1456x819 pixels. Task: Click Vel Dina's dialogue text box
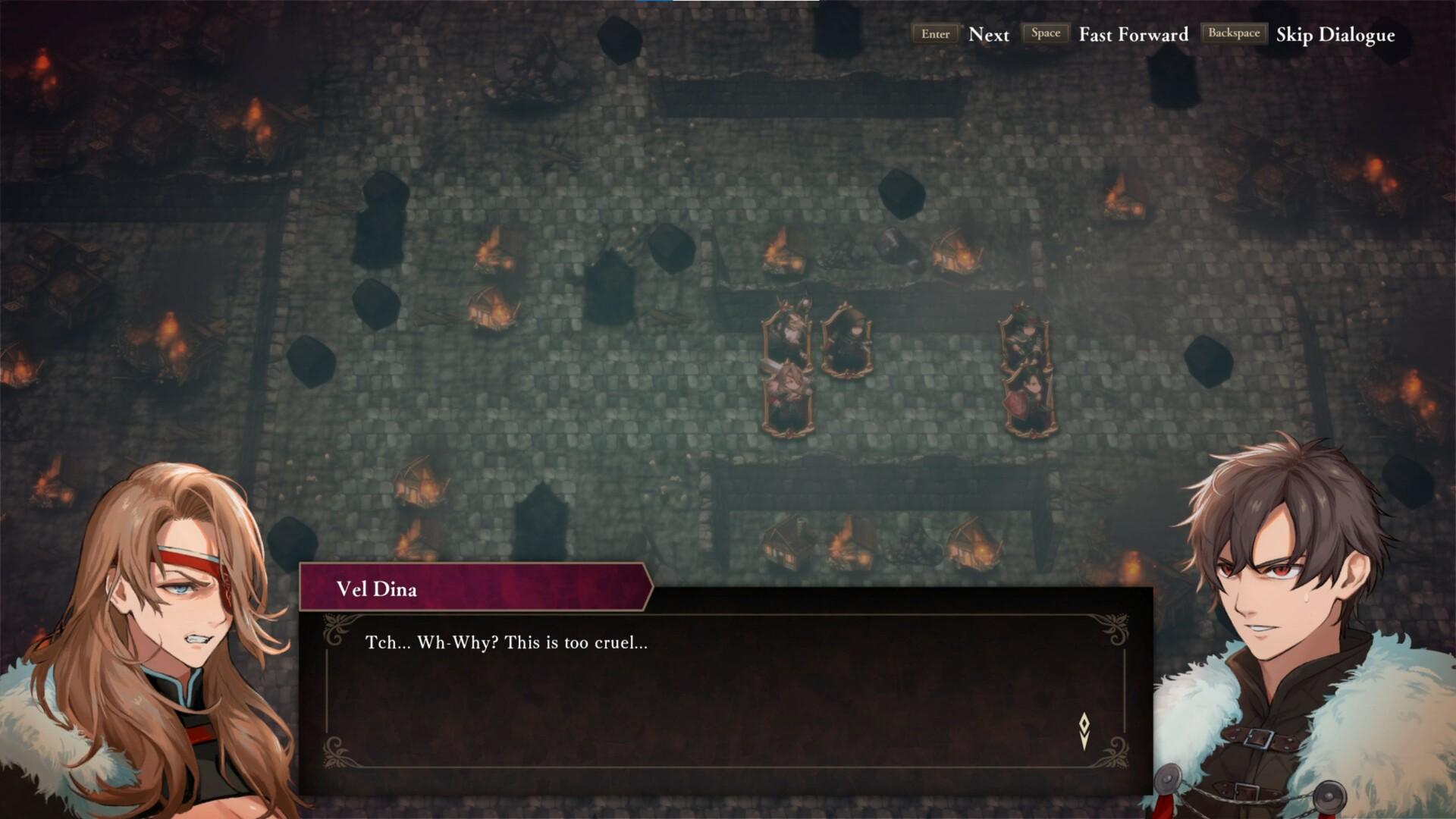pyautogui.click(x=725, y=690)
